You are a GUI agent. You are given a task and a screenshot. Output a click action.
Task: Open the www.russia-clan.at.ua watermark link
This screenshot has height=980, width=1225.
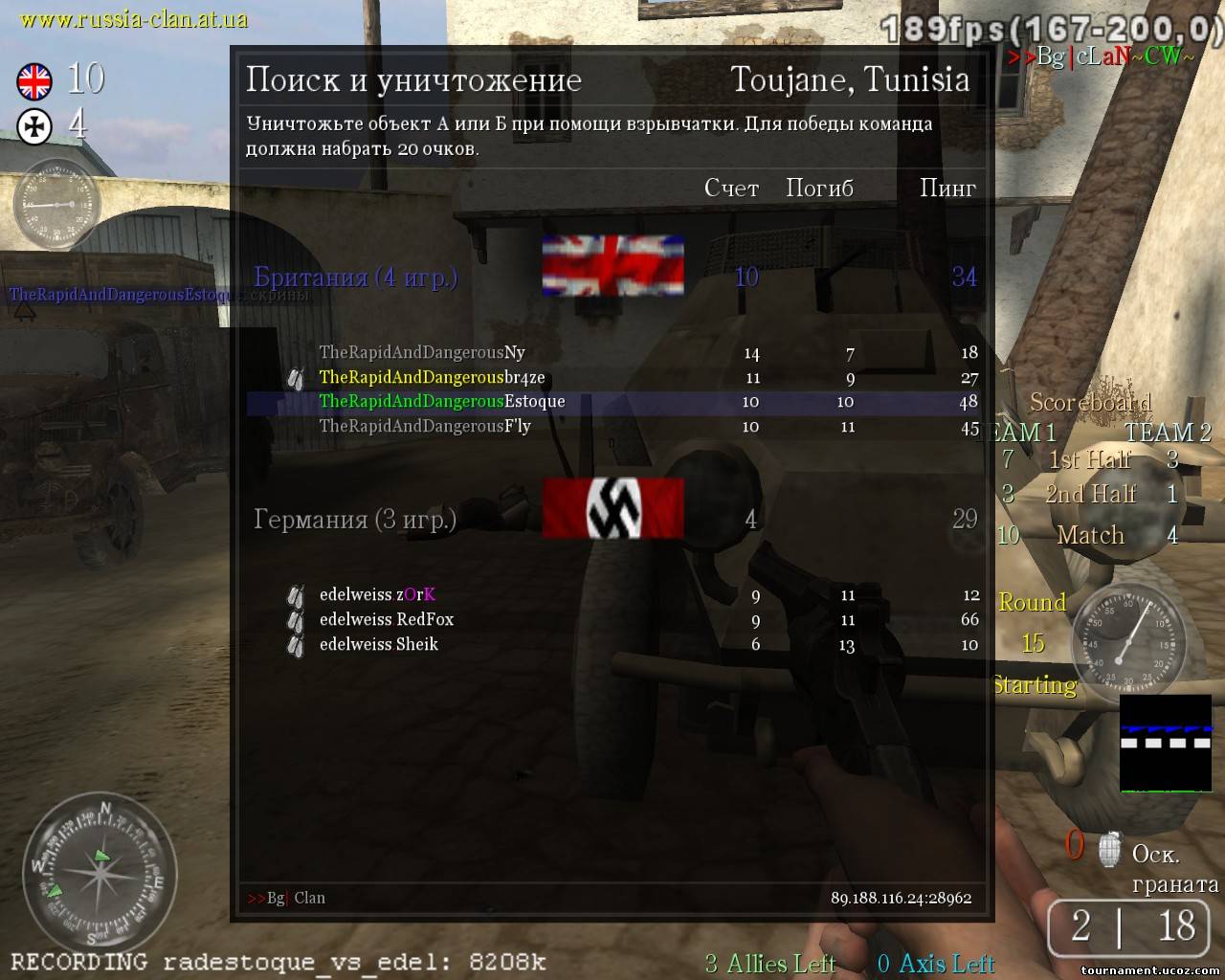(133, 18)
